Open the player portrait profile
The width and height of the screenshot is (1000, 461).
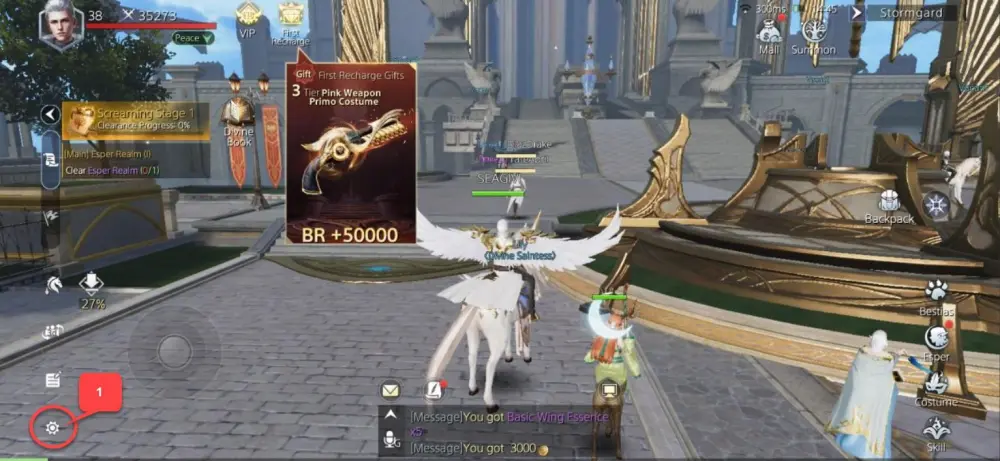pos(61,23)
